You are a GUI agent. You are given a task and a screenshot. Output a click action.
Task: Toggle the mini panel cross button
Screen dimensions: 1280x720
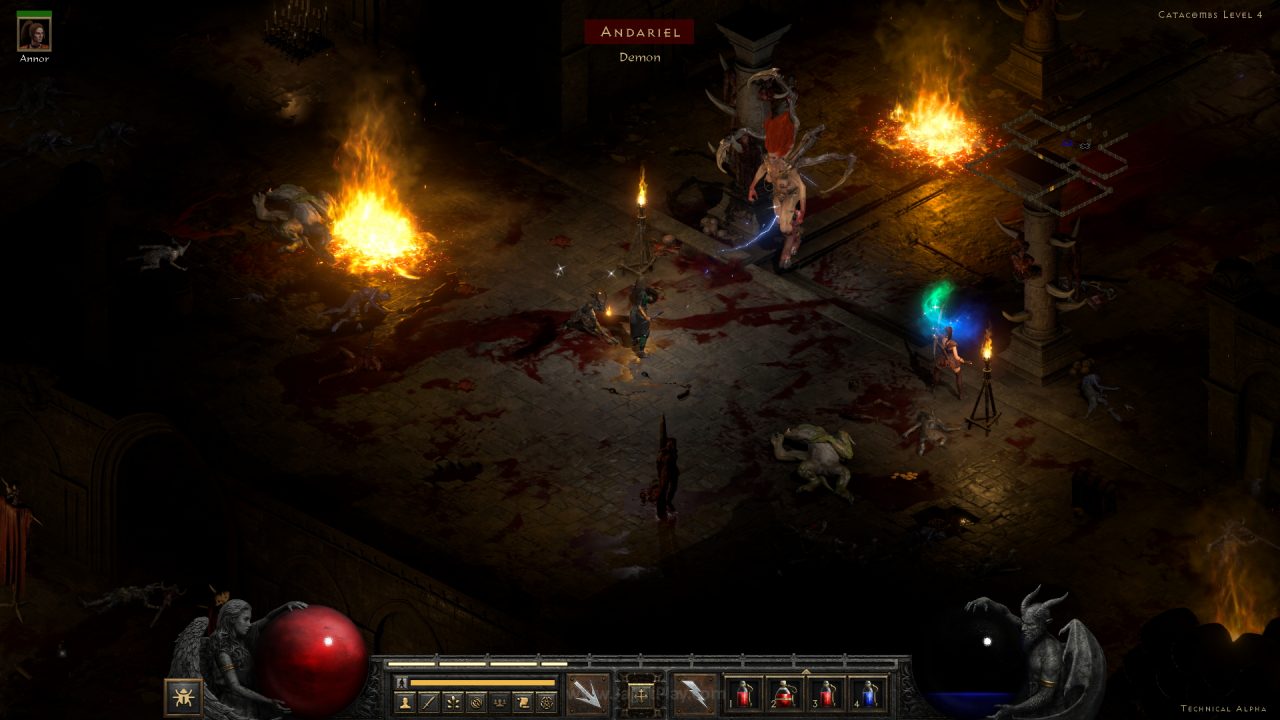[x=641, y=693]
